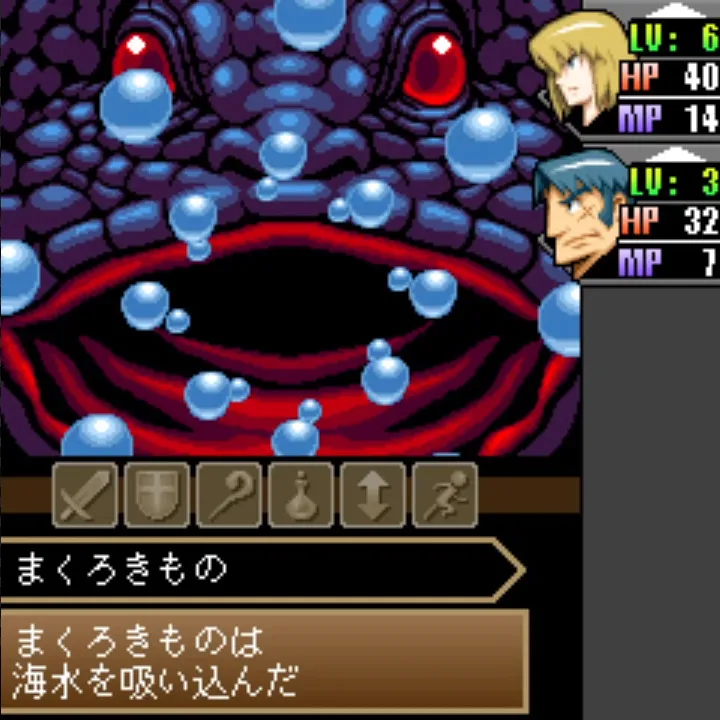Target the enemy name まくろきもの
The image size is (720, 720).
[x=122, y=570]
